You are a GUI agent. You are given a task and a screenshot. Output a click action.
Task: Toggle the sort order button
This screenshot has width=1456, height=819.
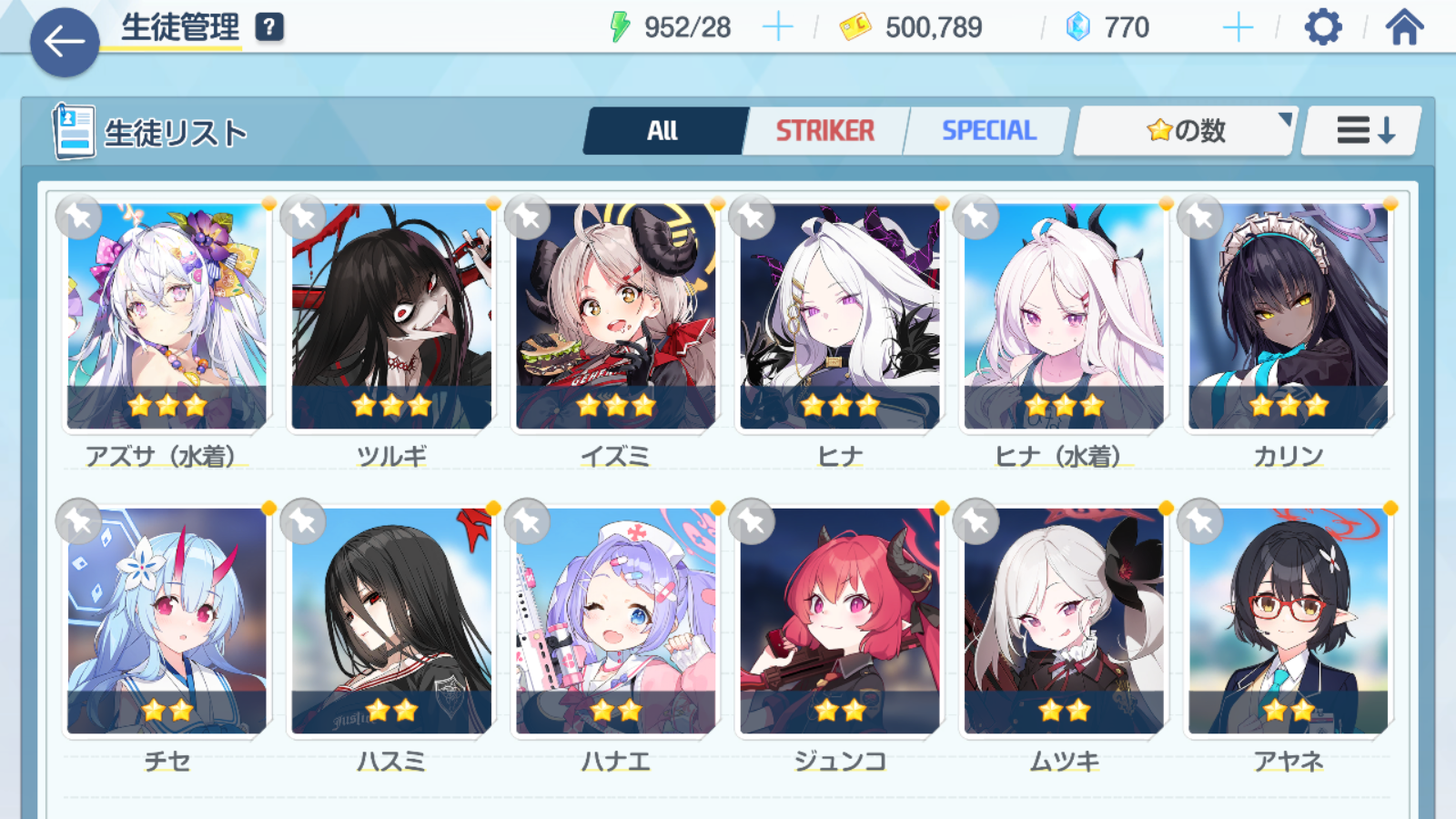tap(1363, 131)
